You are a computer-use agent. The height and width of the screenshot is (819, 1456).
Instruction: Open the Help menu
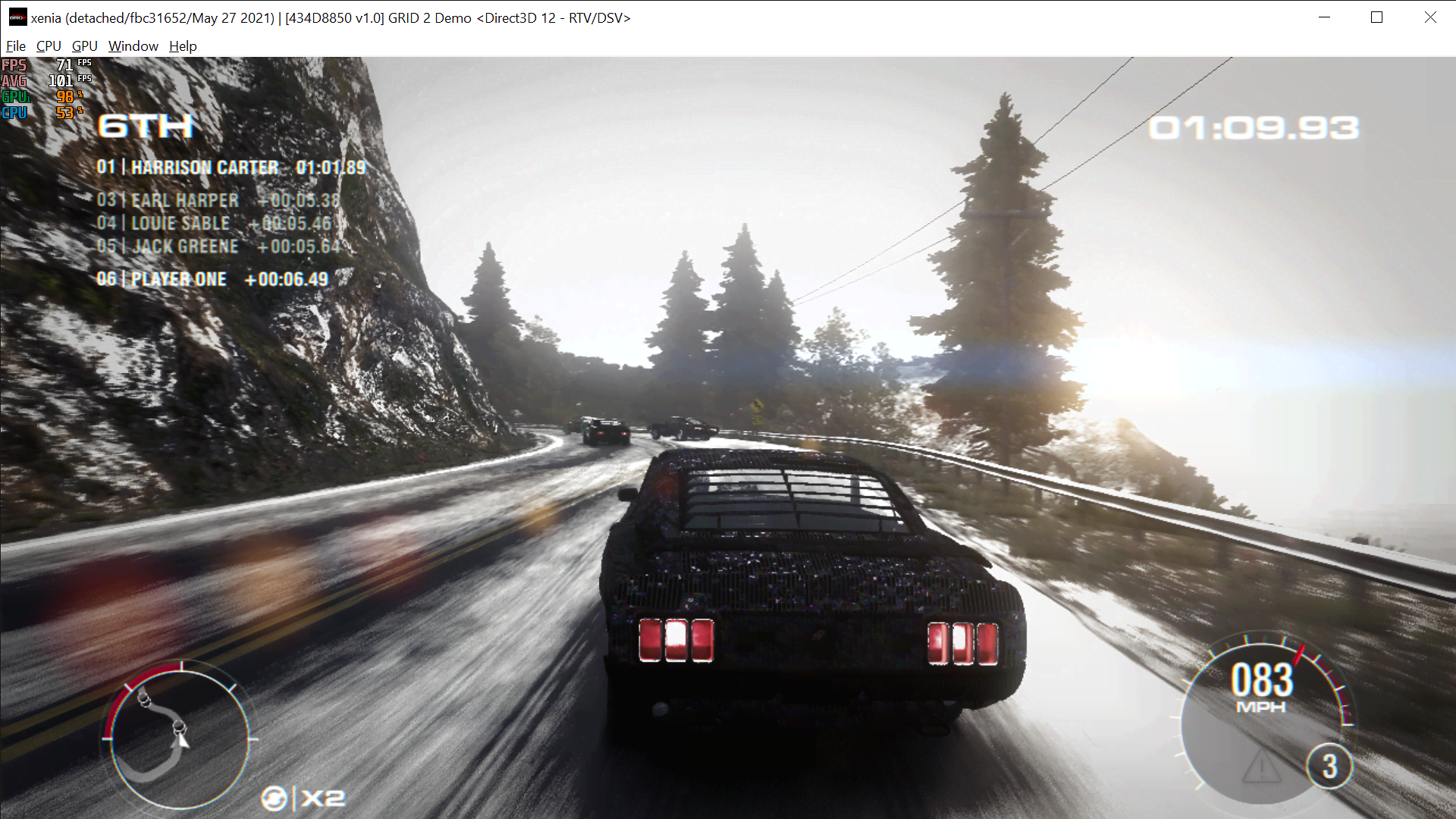pyautogui.click(x=182, y=46)
